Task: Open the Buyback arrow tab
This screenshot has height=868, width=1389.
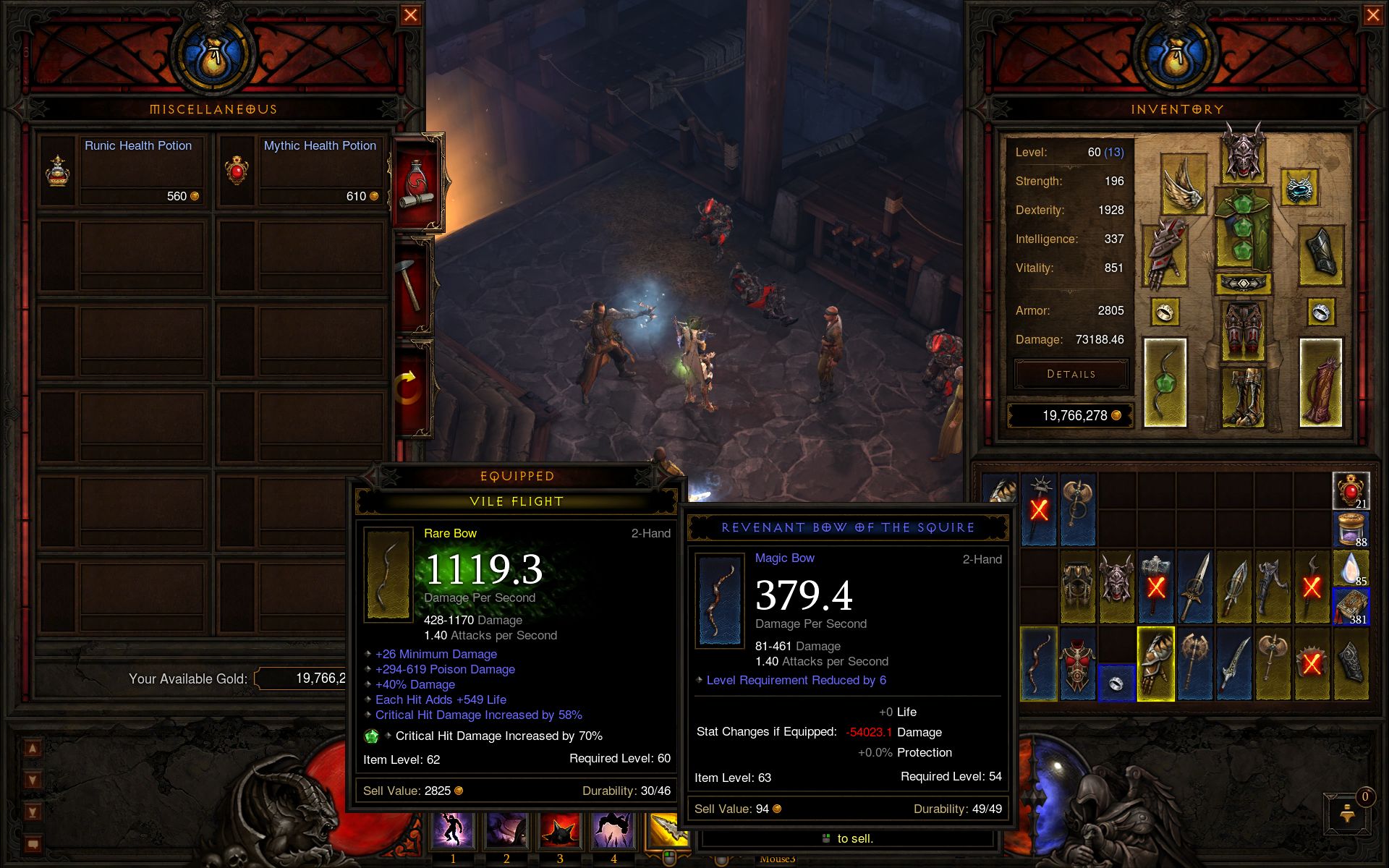Action: click(409, 388)
